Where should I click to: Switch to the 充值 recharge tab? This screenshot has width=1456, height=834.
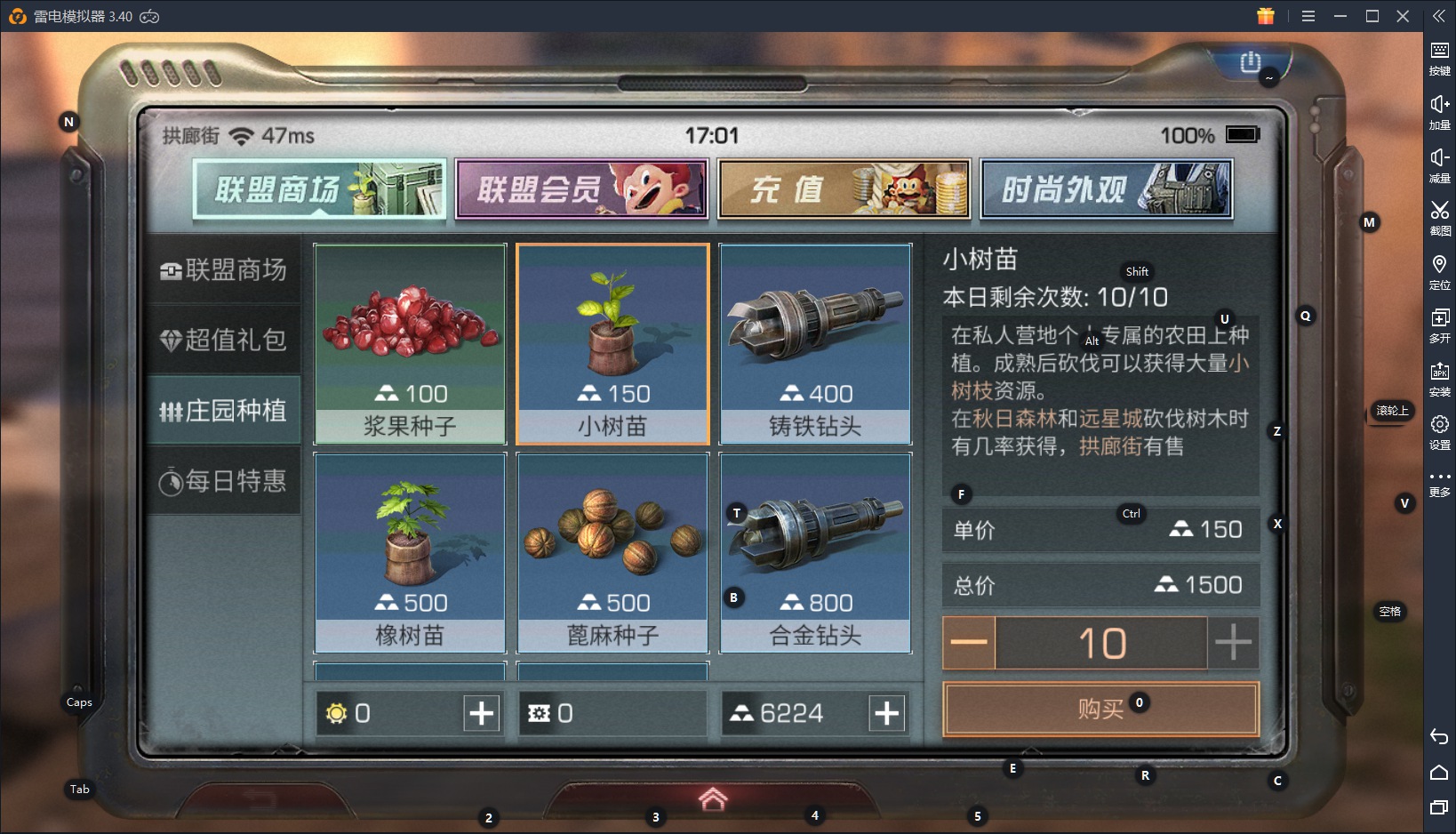(843, 188)
